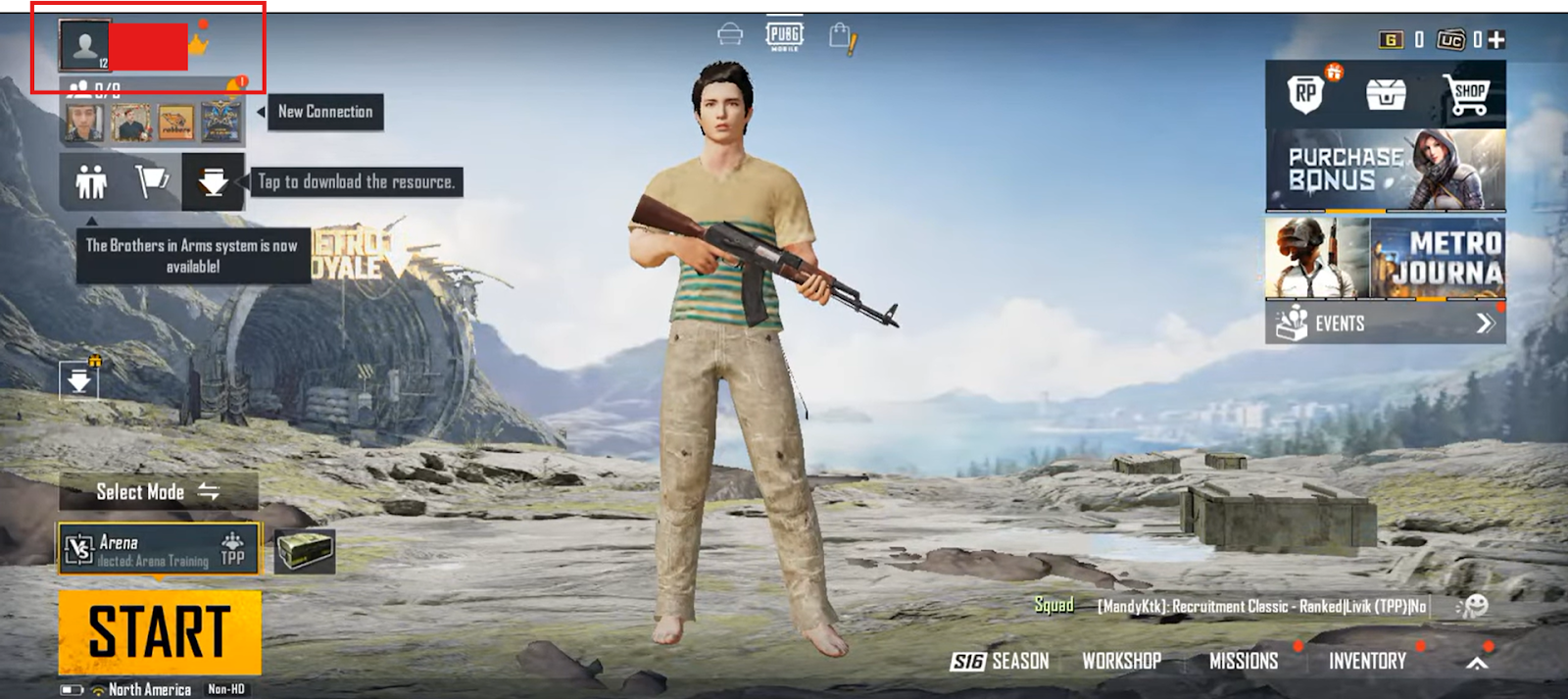View the Purchase Bonus banner
This screenshot has height=699, width=1568.
click(1385, 171)
